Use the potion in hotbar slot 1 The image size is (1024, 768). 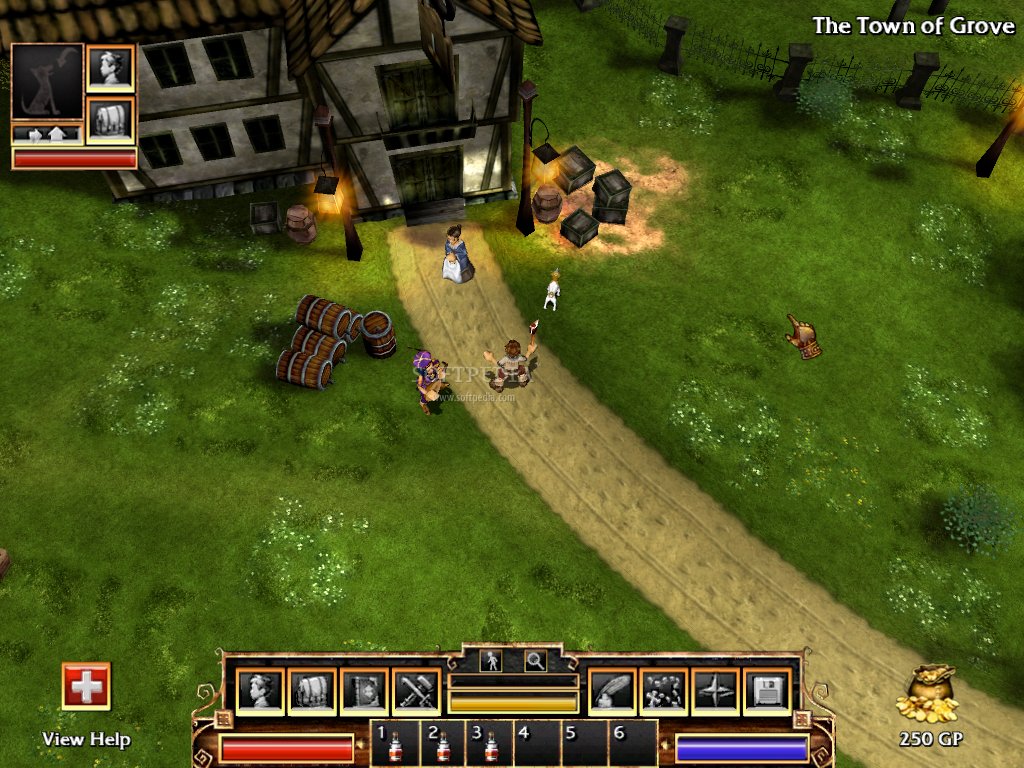395,745
